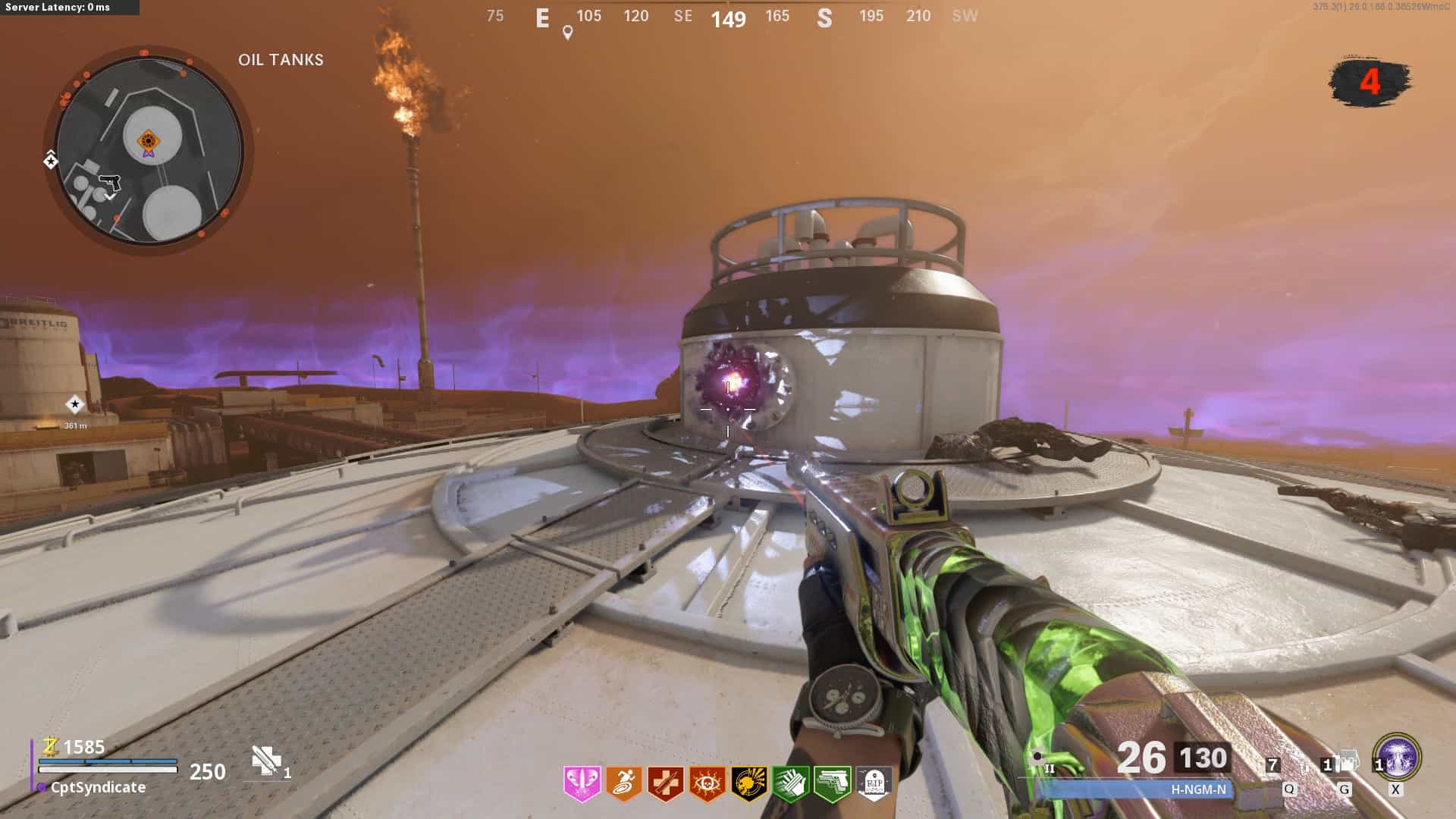Image resolution: width=1456 pixels, height=819 pixels.
Task: Click the RIP tombstone perk icon
Action: coord(873,783)
